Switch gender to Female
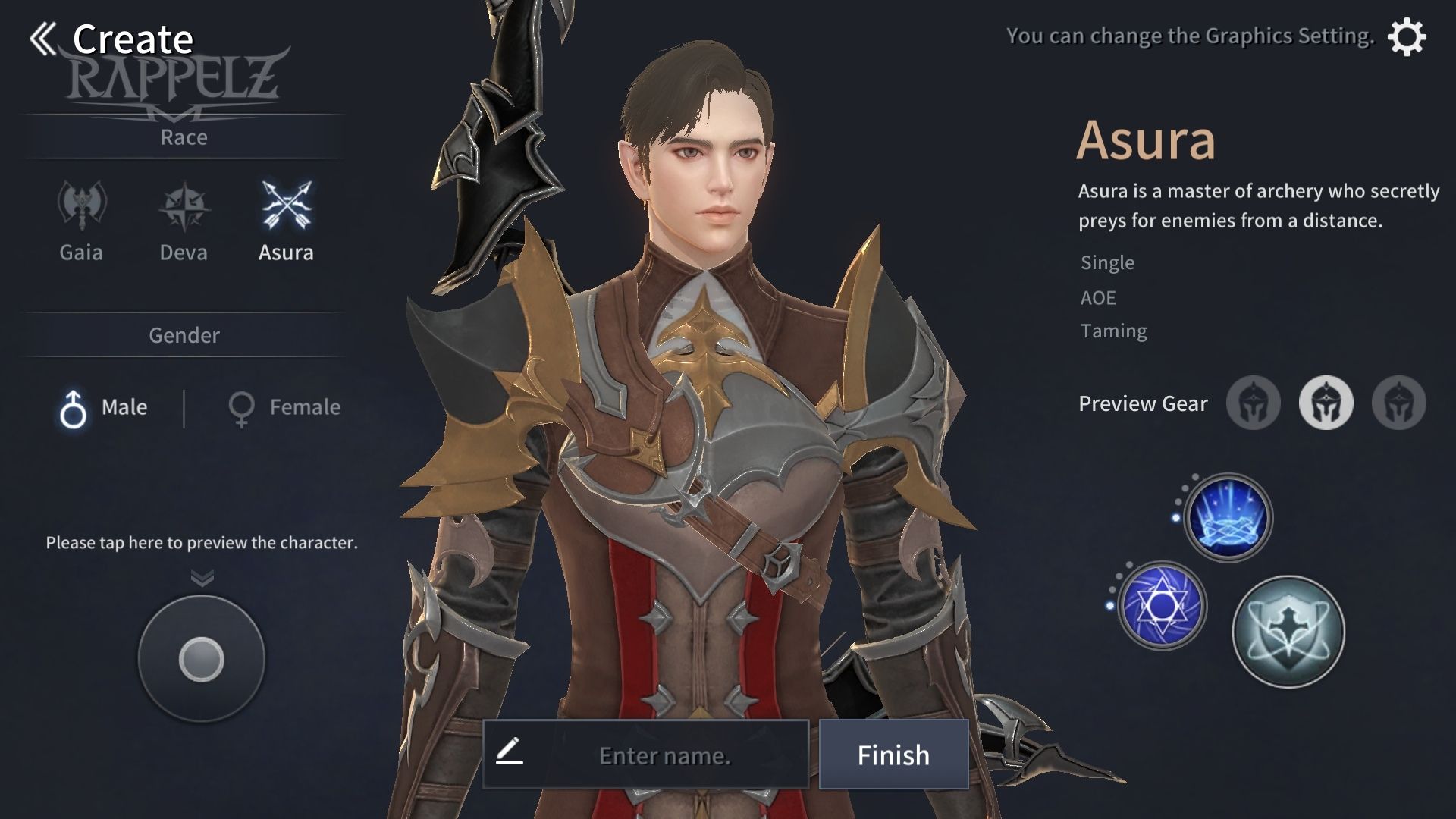1456x819 pixels. tap(284, 408)
